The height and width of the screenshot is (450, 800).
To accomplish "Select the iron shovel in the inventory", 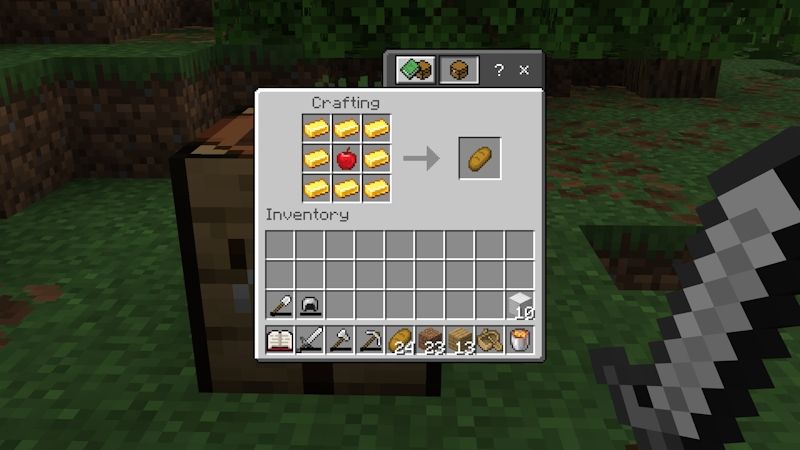I will (279, 305).
